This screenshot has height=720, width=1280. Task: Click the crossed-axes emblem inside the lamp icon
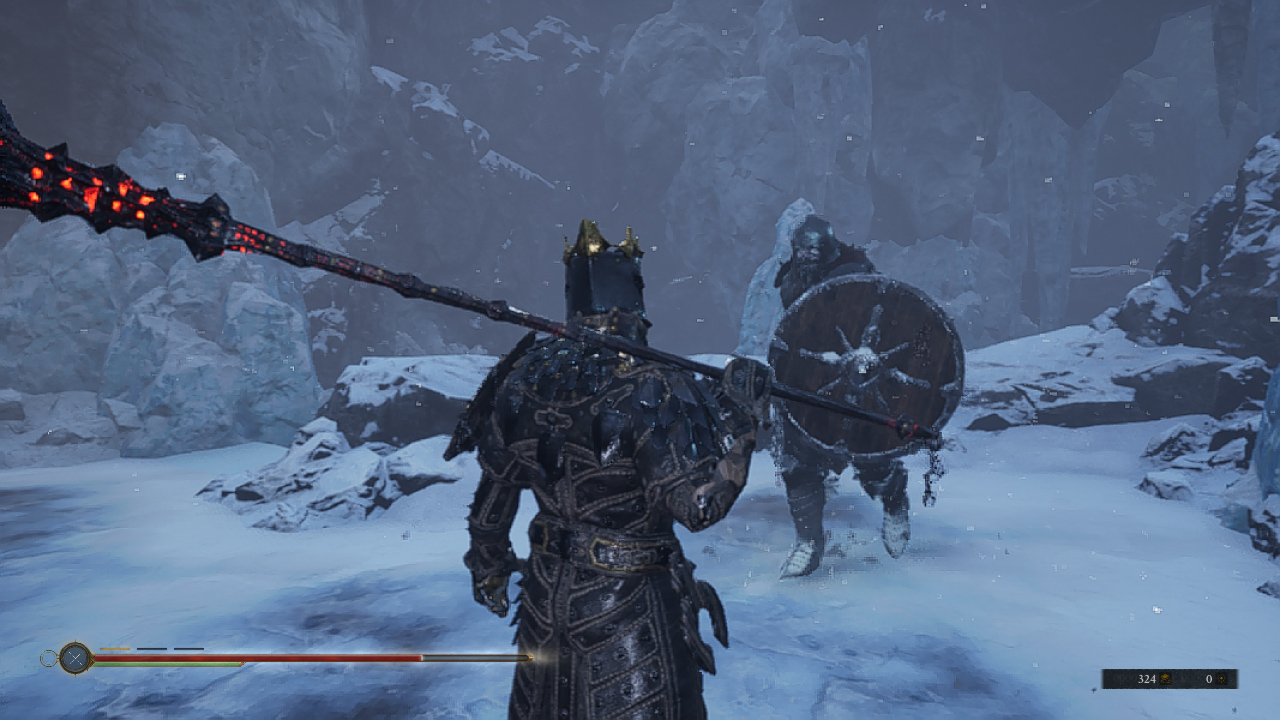click(x=75, y=657)
